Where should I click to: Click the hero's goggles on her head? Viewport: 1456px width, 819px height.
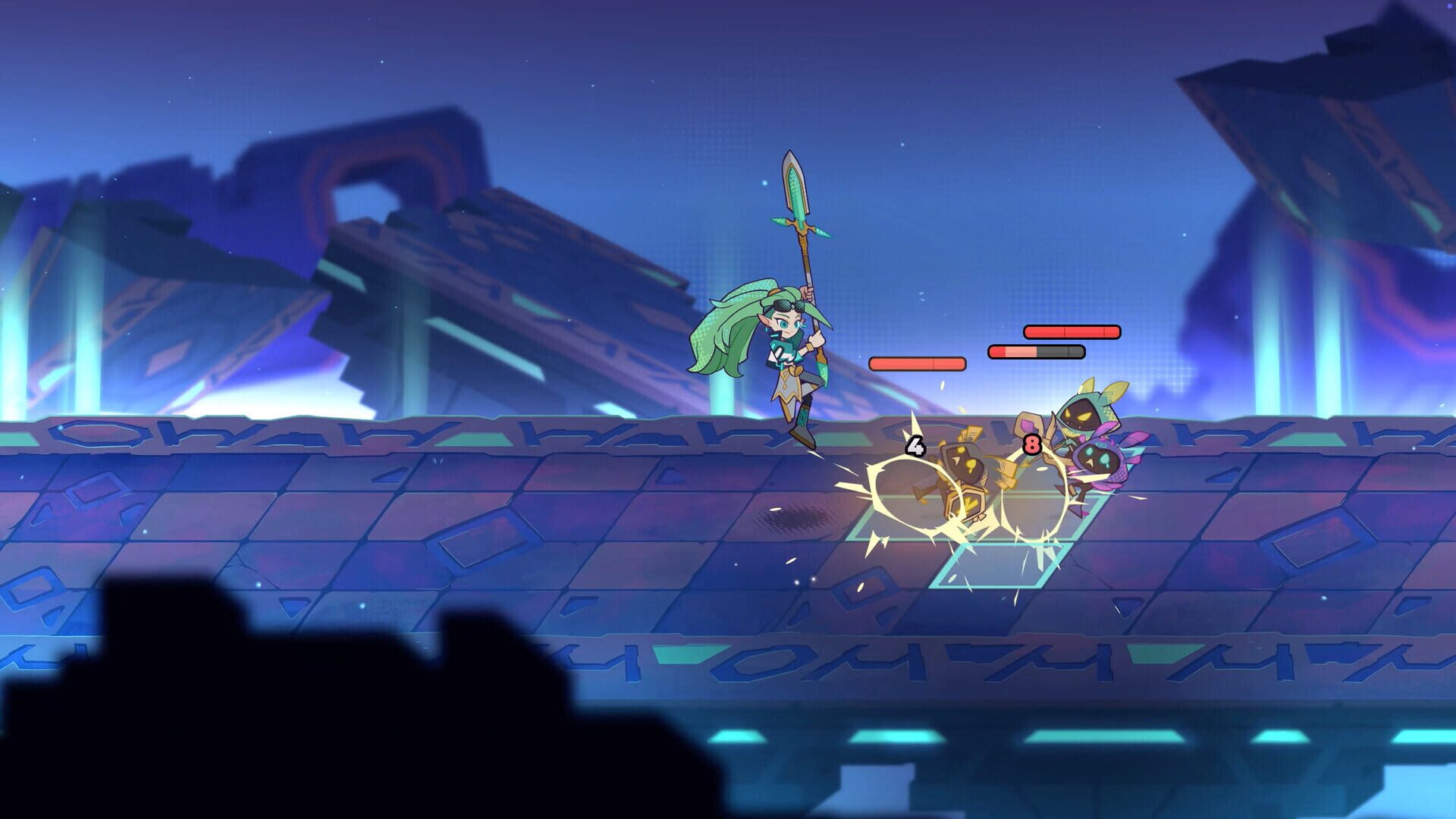pos(788,305)
